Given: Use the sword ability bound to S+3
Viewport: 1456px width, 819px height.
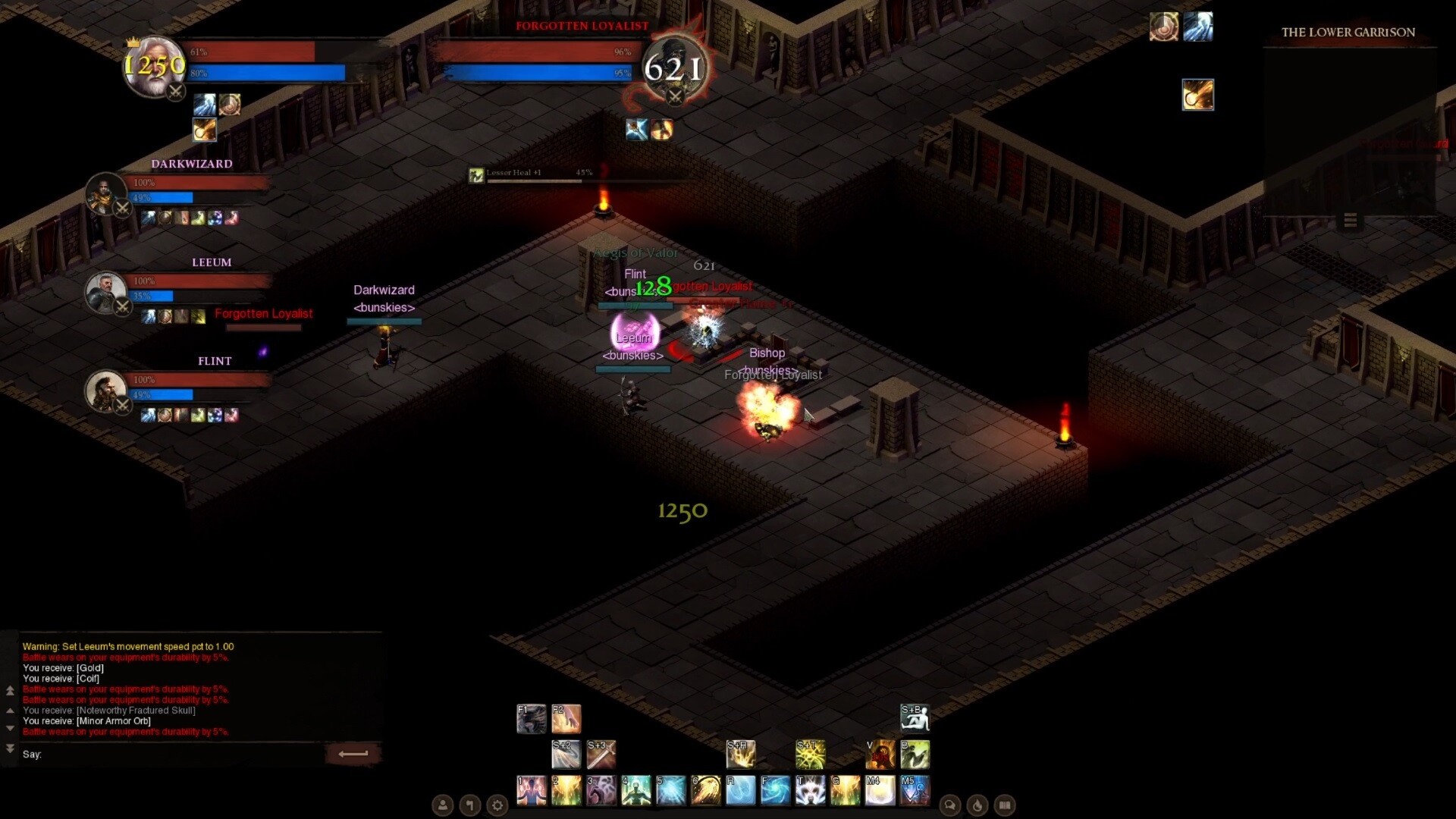Looking at the screenshot, I should 601,755.
